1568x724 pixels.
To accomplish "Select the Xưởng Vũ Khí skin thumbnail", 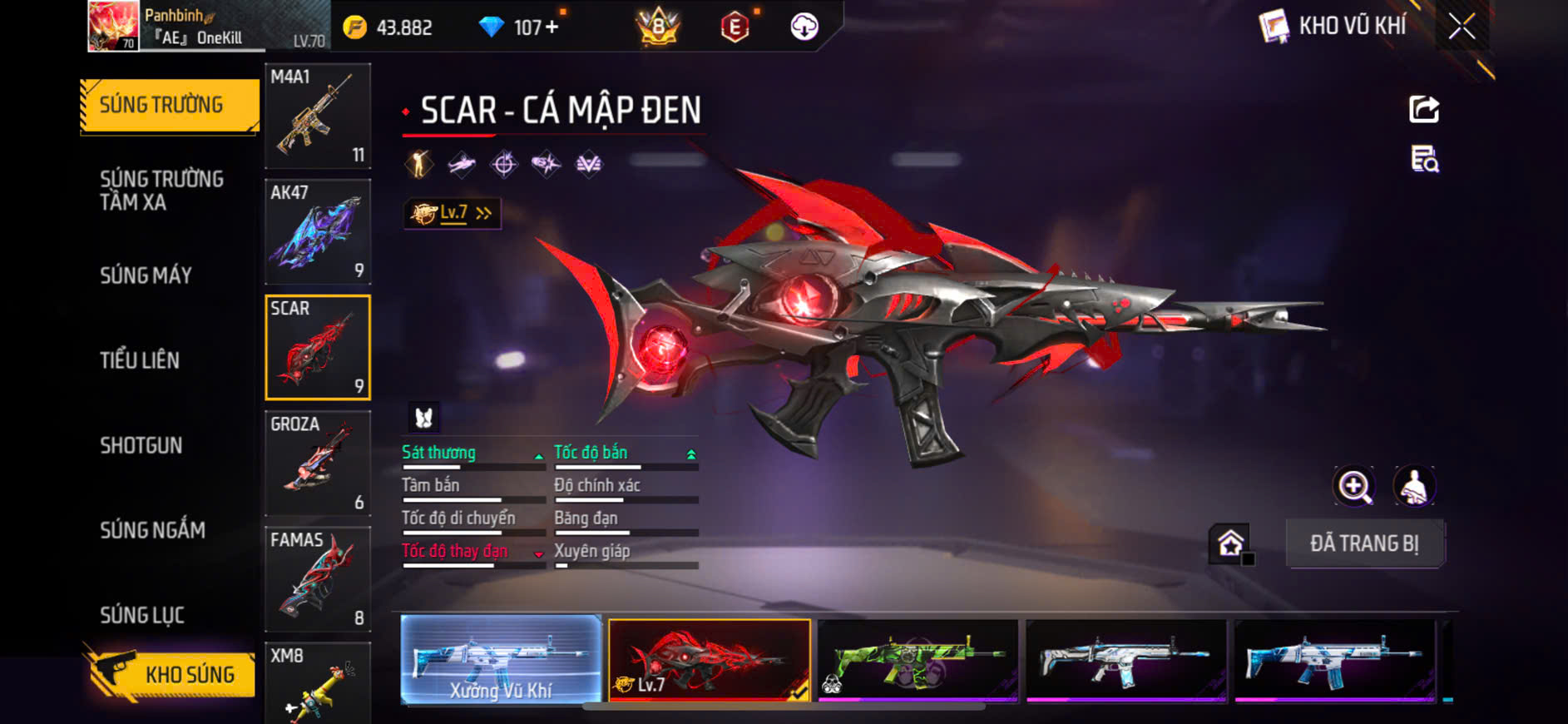I will 501,660.
